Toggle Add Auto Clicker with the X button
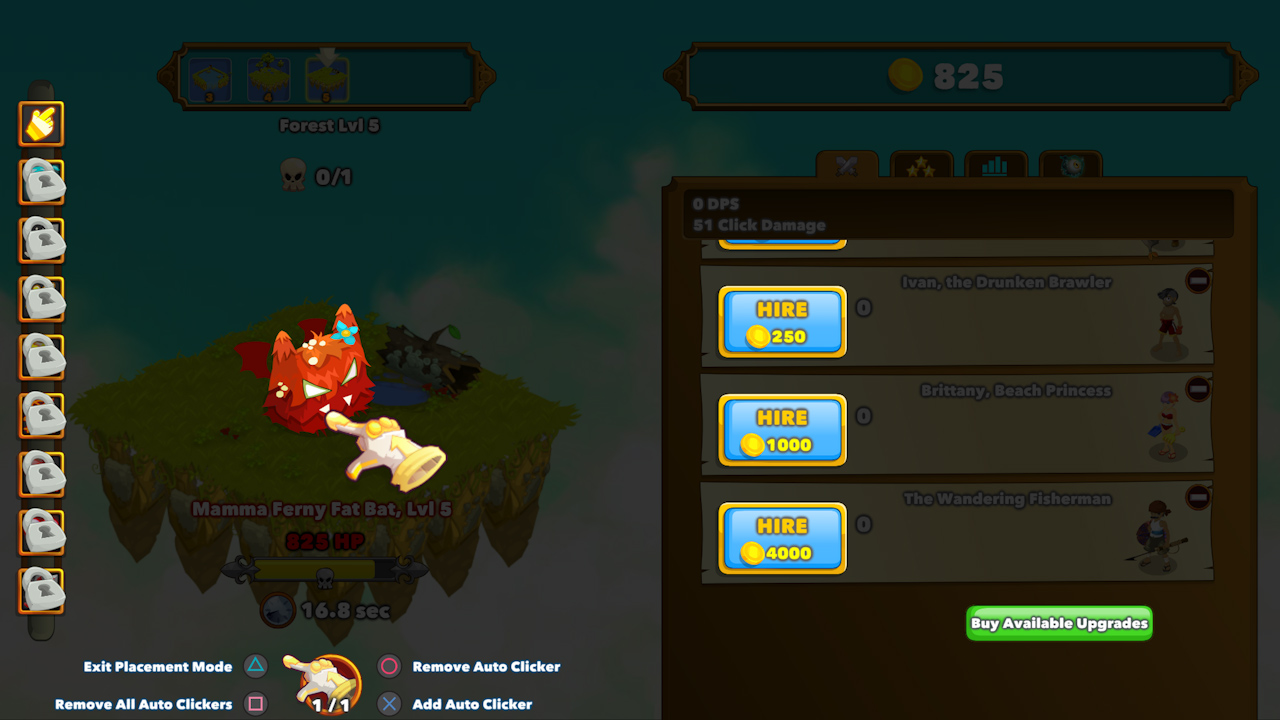 click(390, 704)
